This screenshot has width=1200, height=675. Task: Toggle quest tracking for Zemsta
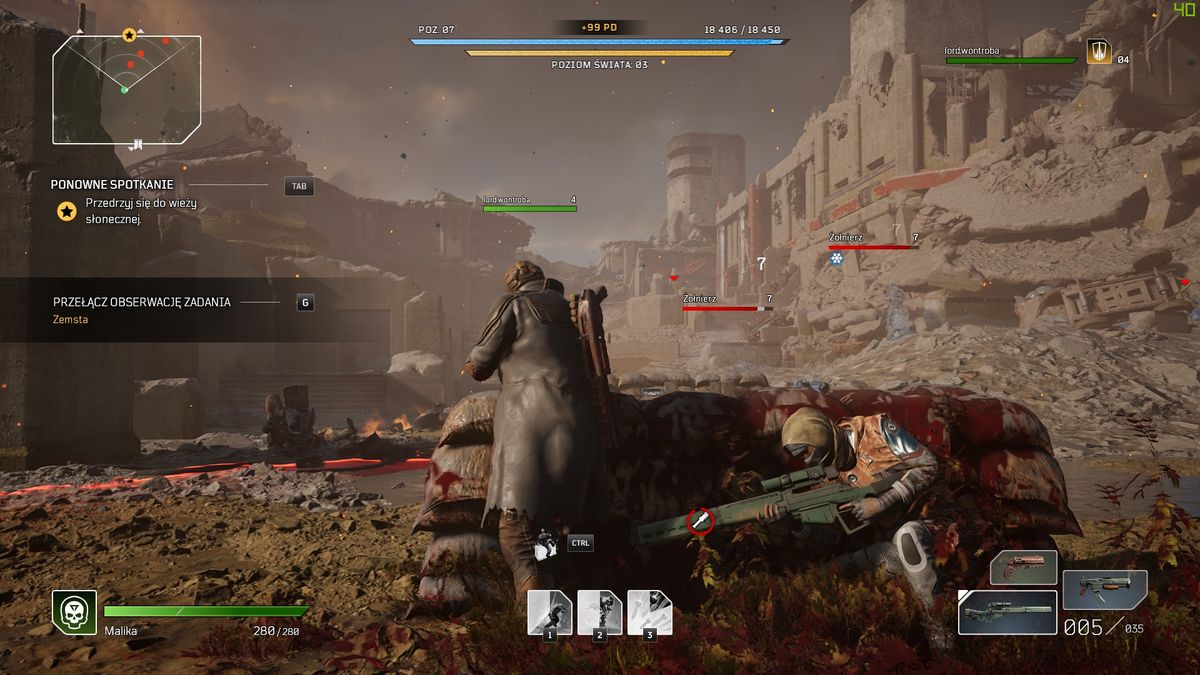305,302
